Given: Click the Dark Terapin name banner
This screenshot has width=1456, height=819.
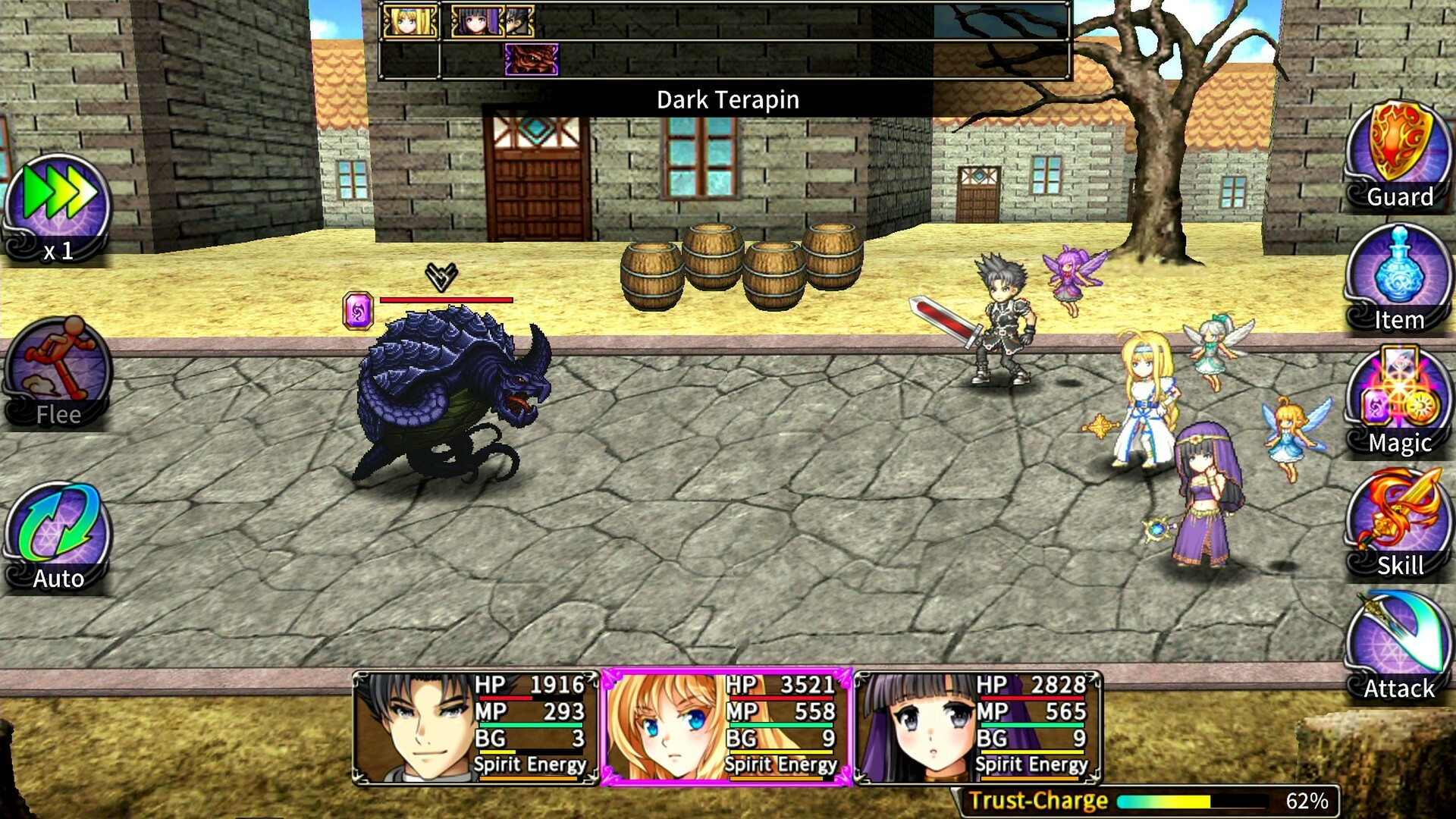Looking at the screenshot, I should click(728, 100).
